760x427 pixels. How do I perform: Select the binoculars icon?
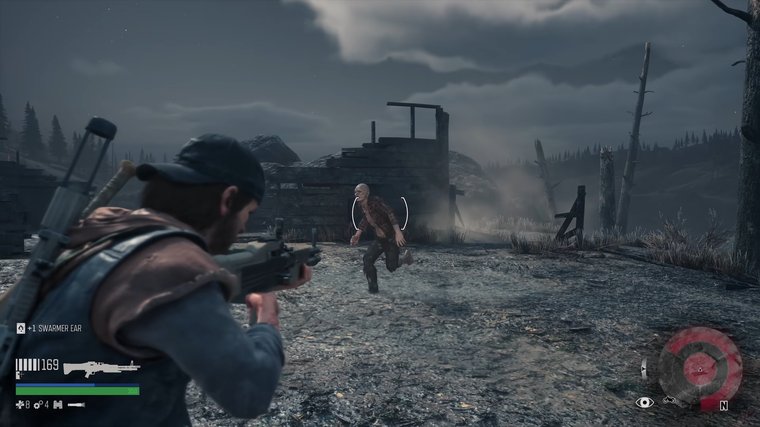(56, 405)
